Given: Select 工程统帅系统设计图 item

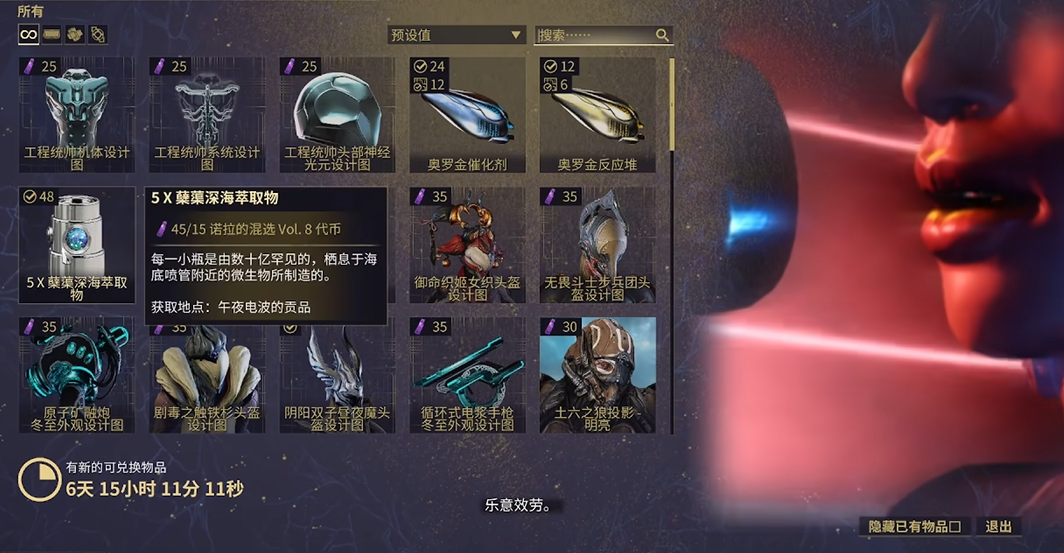Looking at the screenshot, I should tap(207, 114).
